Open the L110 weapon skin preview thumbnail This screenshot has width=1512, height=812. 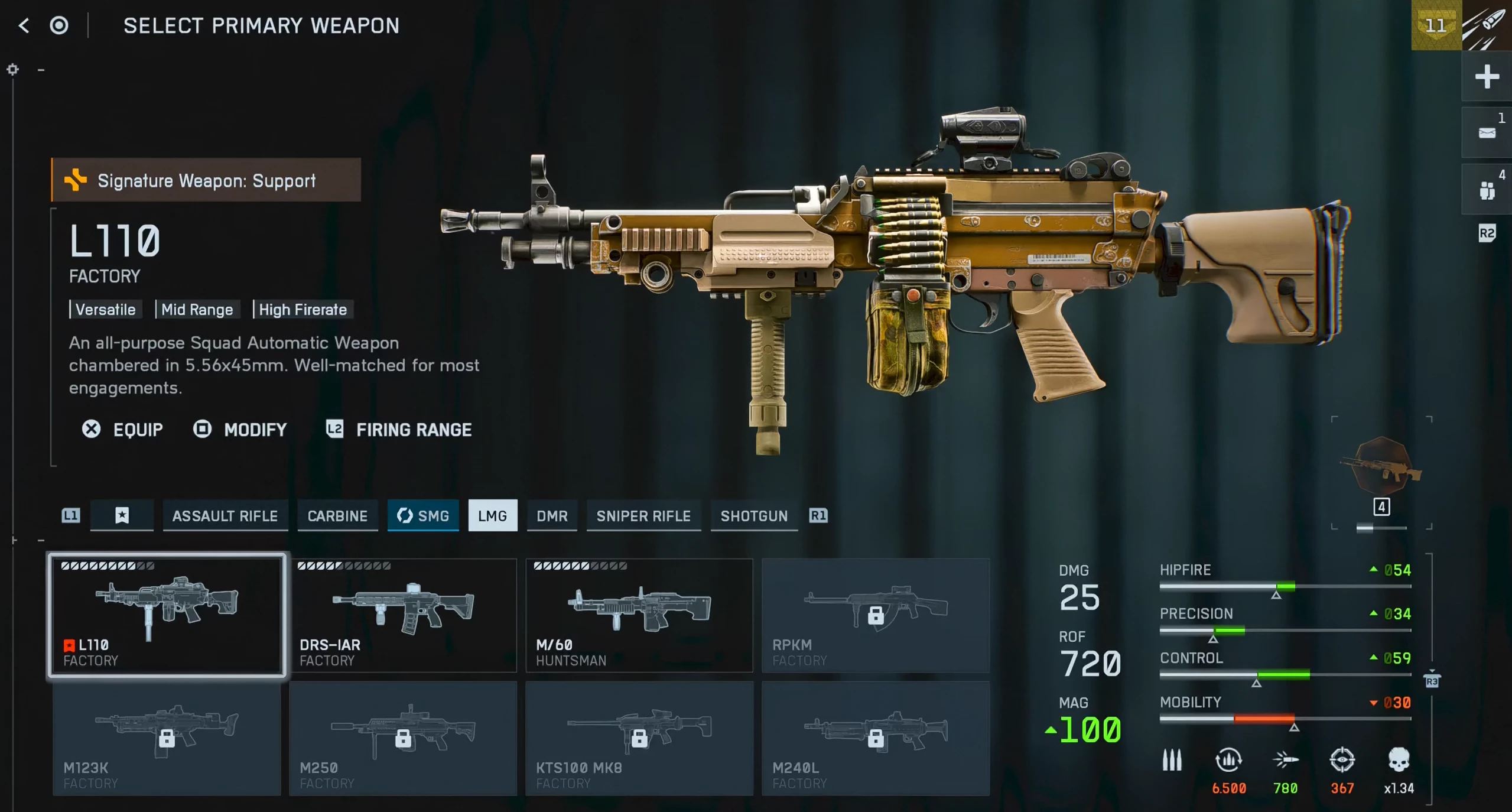1381,467
